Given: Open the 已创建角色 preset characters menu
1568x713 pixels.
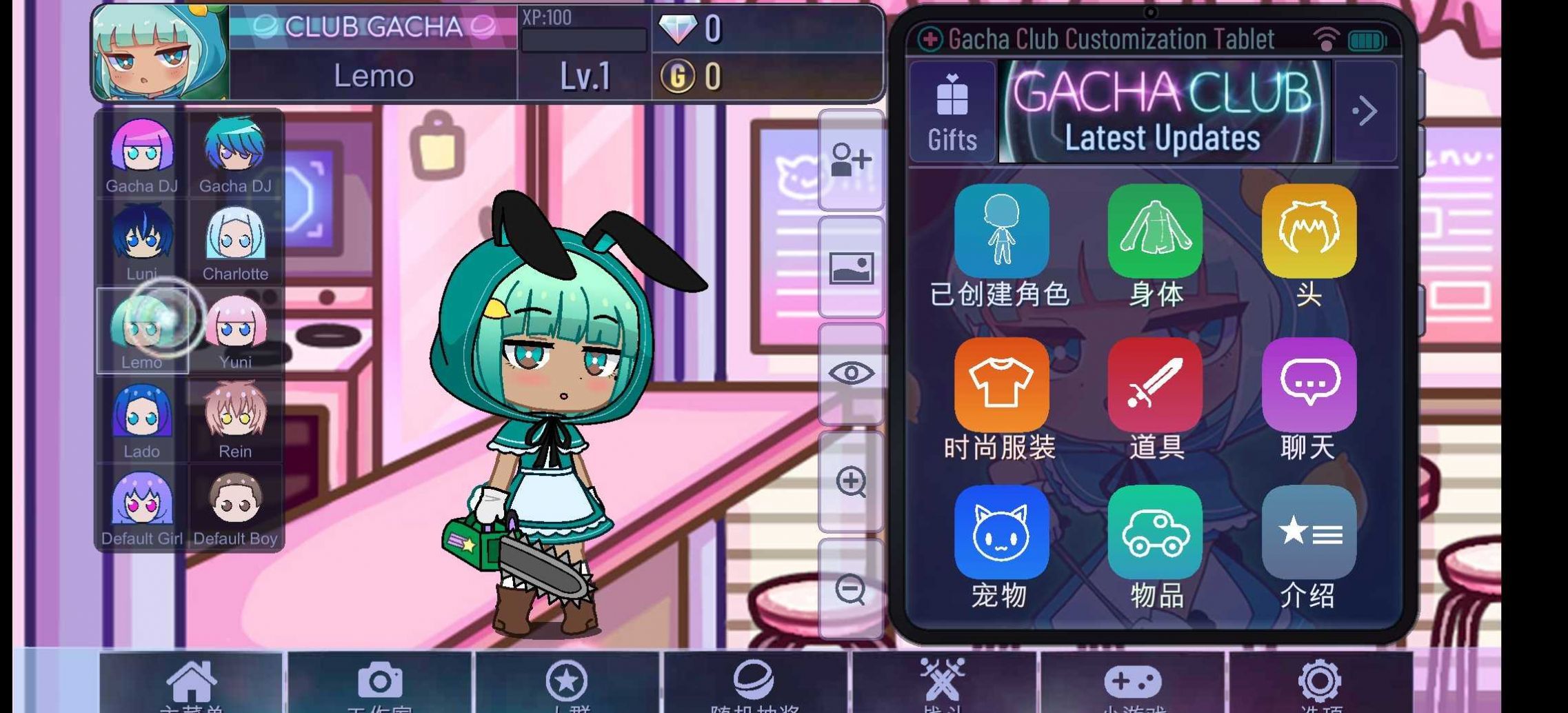Looking at the screenshot, I should tap(1001, 232).
